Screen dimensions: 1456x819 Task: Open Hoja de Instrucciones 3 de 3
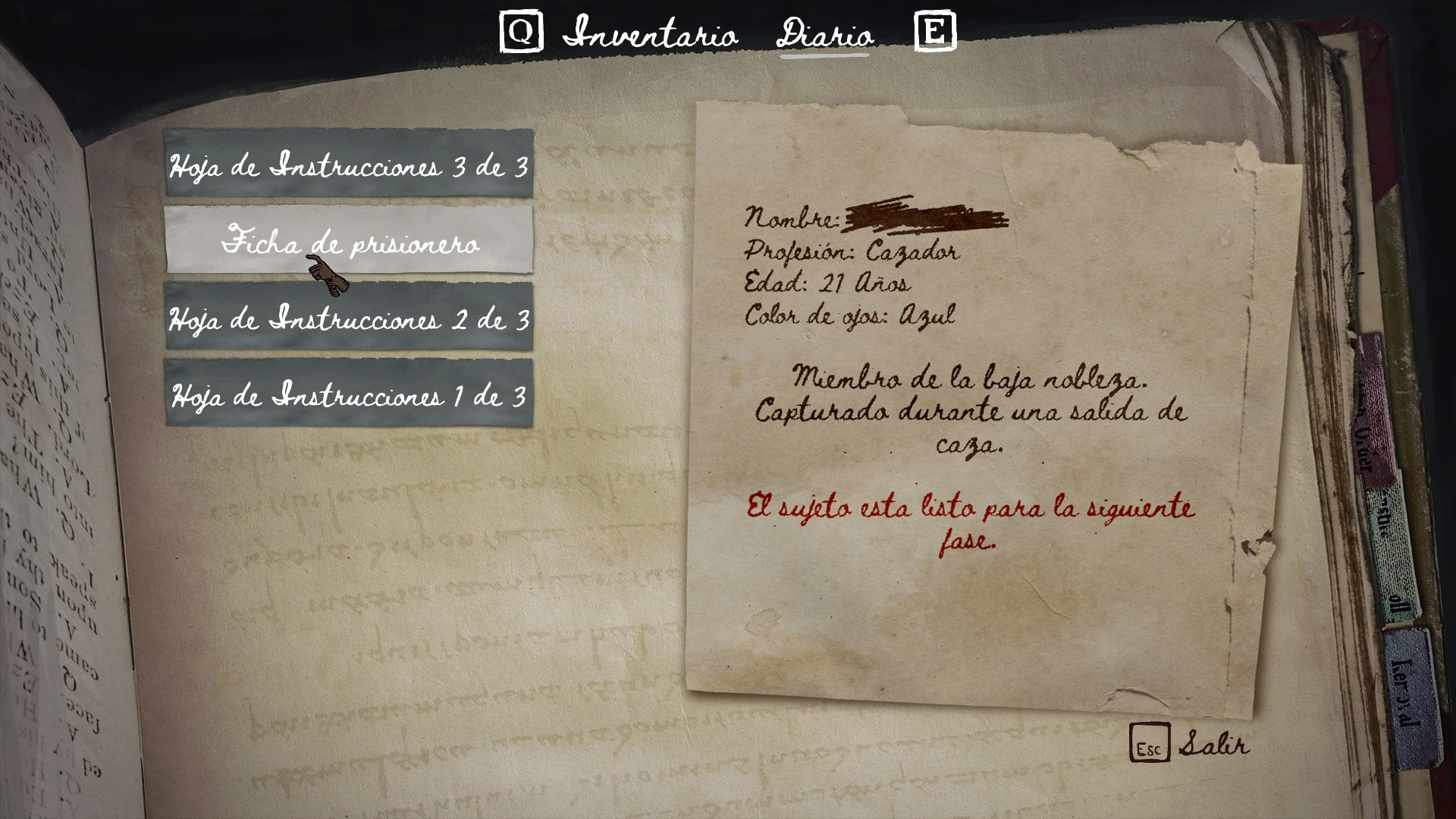click(x=349, y=164)
